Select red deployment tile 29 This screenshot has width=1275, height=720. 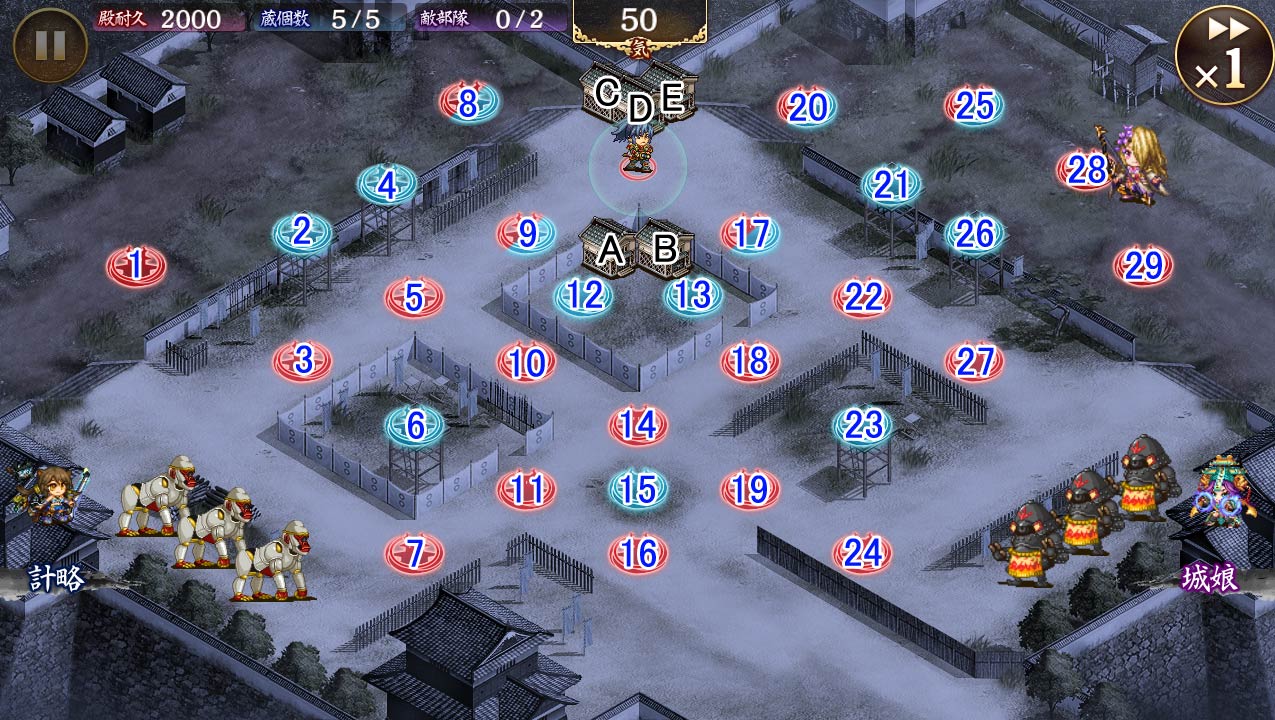click(1142, 266)
